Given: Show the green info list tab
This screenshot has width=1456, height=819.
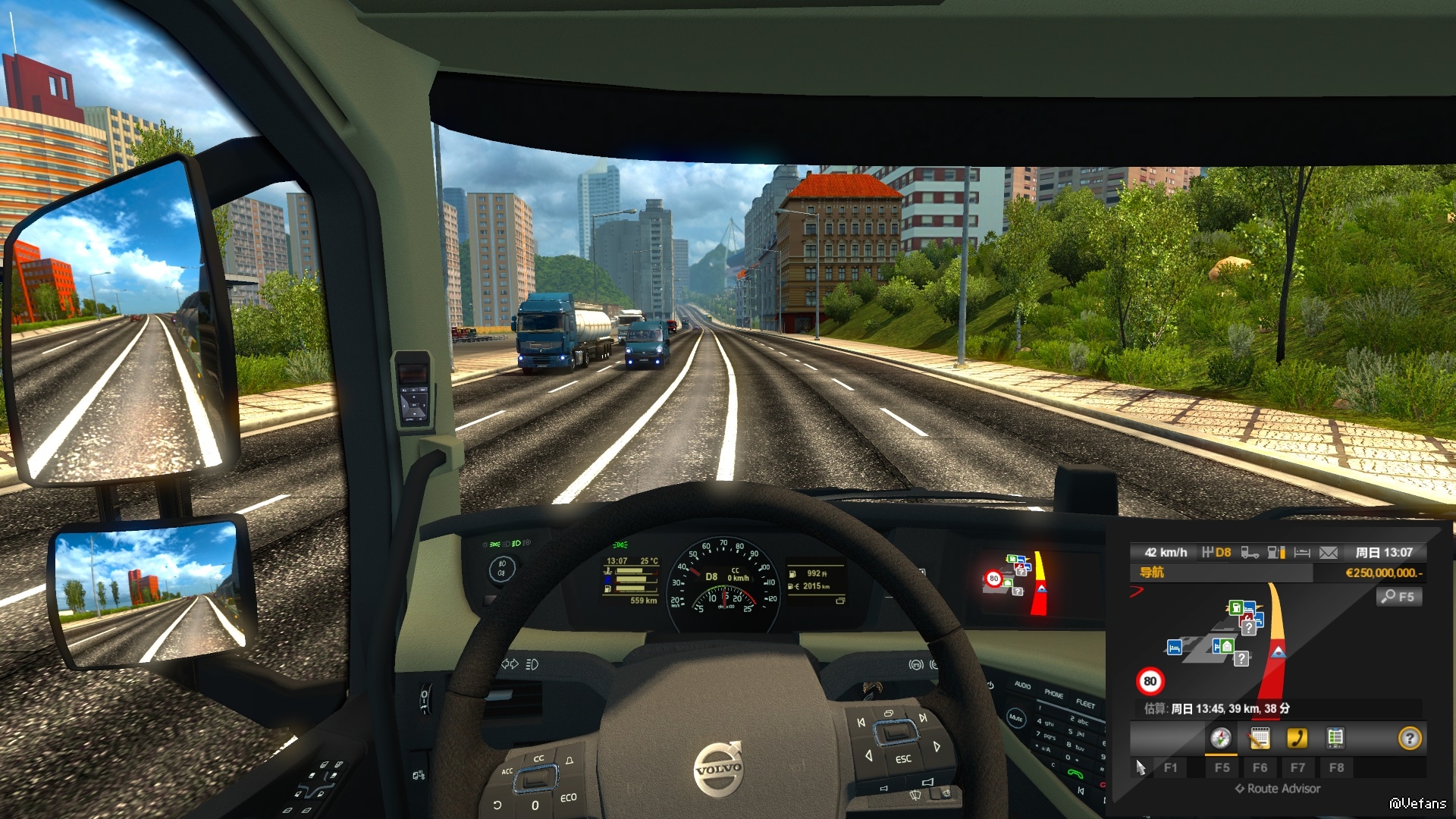Looking at the screenshot, I should 1335,738.
